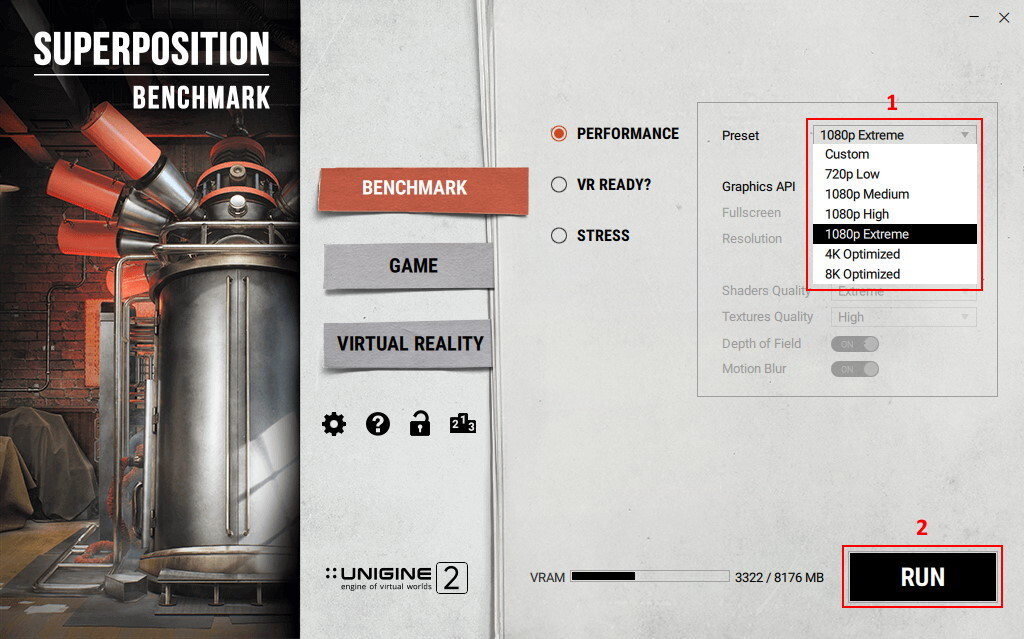The height and width of the screenshot is (639, 1024).
Task: Choose the PERFORMANCE radio option
Action: click(x=559, y=133)
